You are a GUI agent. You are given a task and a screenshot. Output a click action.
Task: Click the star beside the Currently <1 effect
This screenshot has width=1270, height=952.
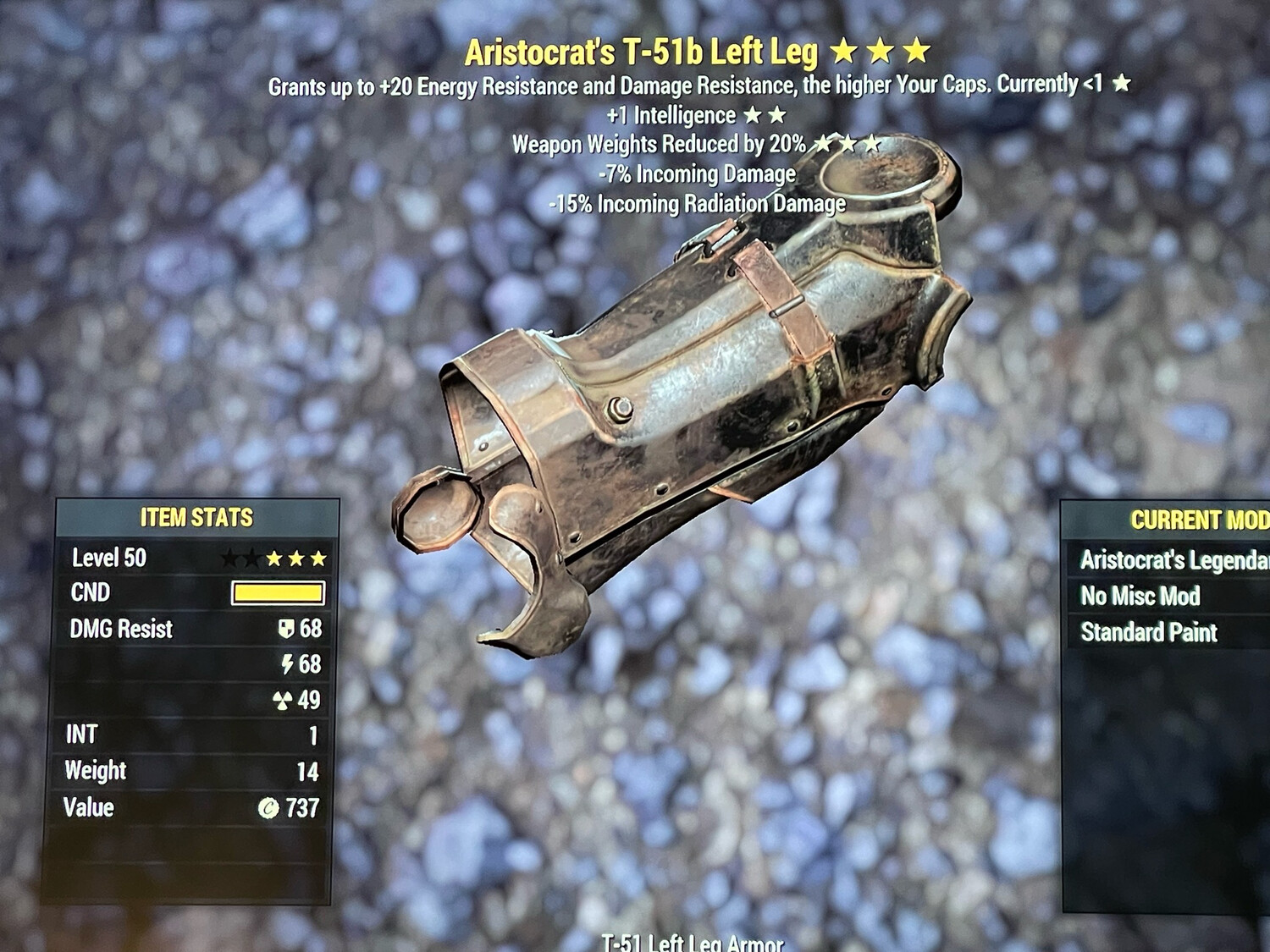(x=1124, y=84)
